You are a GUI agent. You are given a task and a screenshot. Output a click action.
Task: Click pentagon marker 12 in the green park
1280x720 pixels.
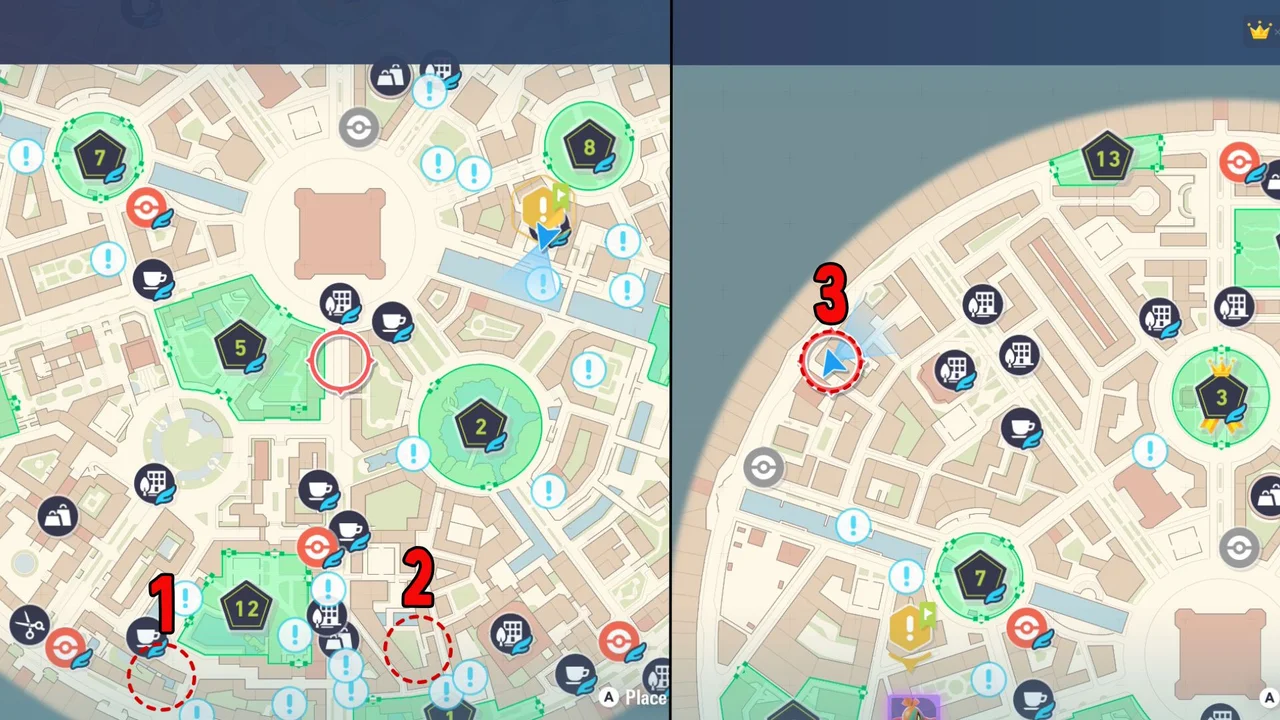pos(246,608)
